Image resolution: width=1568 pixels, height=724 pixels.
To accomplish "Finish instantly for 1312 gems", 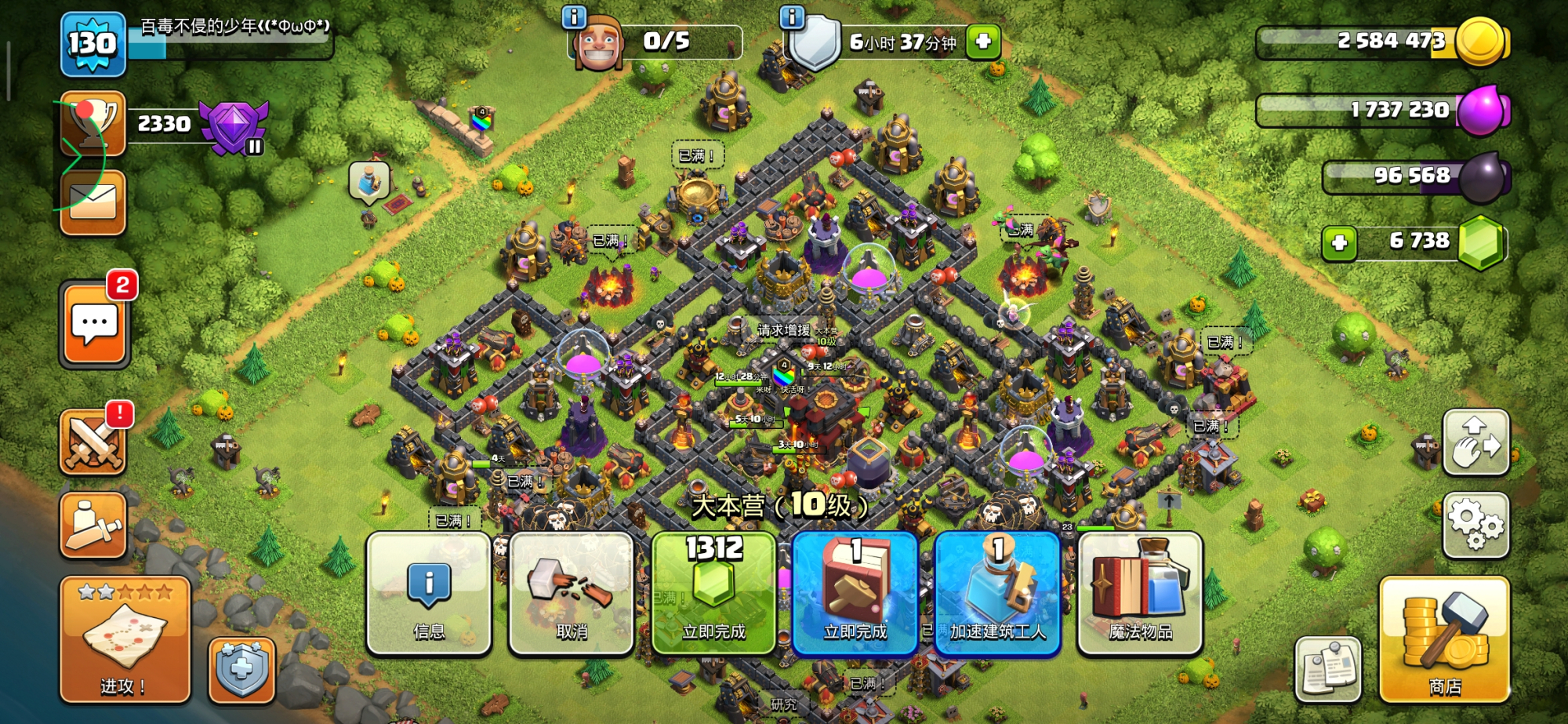I will [x=713, y=594].
